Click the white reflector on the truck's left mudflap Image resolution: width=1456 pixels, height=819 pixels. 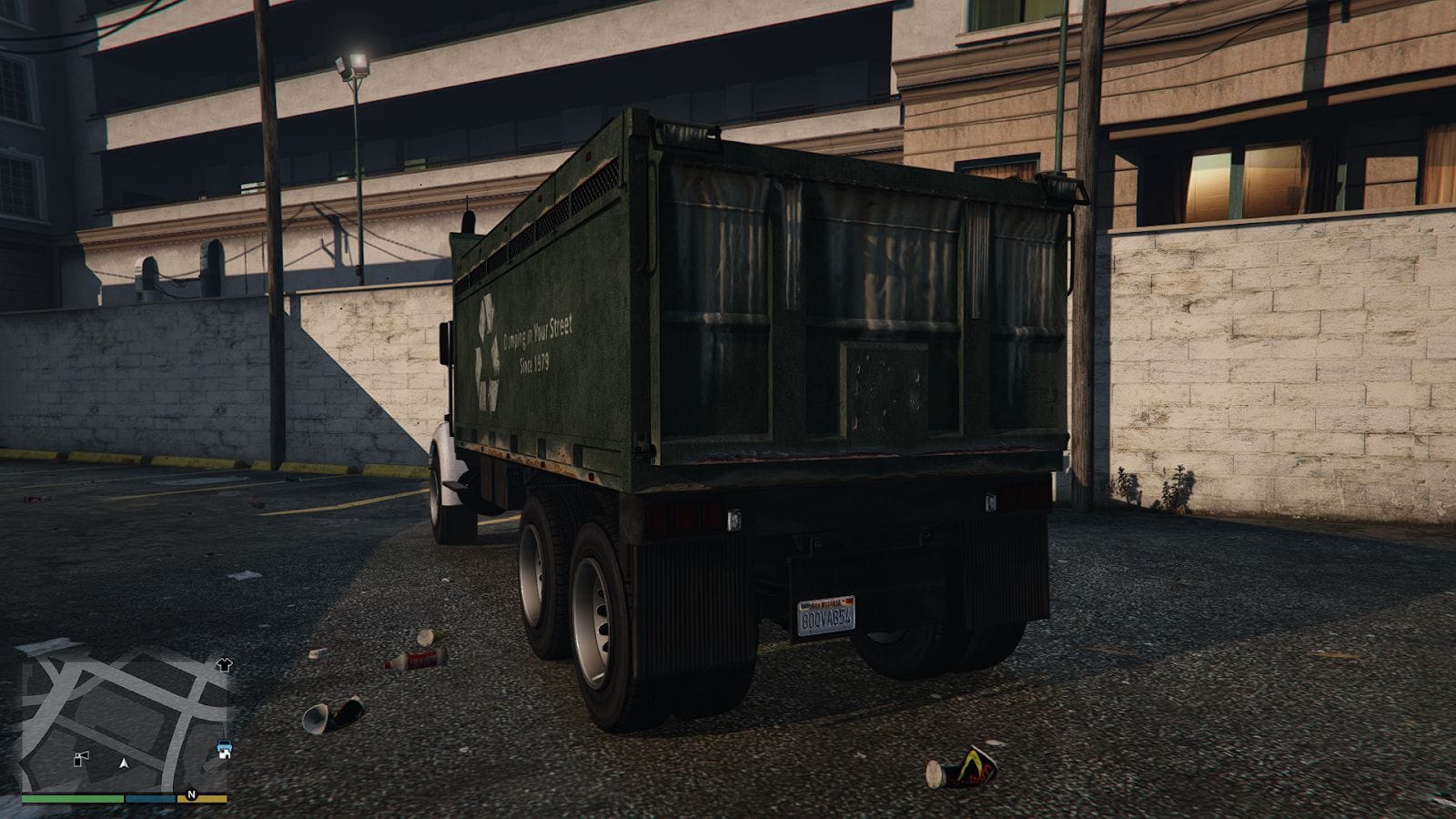click(x=733, y=521)
